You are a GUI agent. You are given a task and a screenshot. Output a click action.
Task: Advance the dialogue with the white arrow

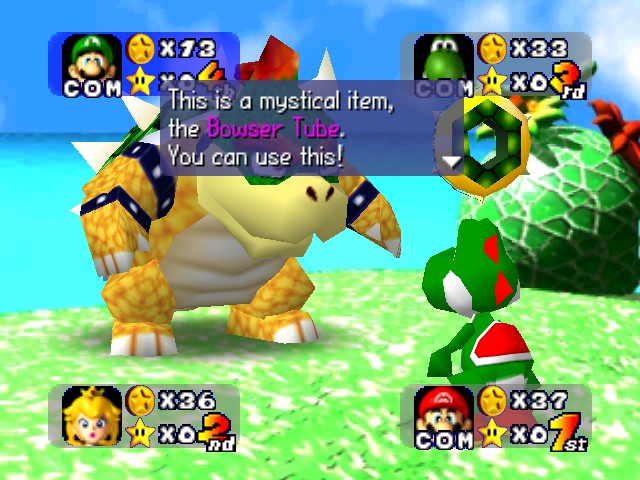452,160
